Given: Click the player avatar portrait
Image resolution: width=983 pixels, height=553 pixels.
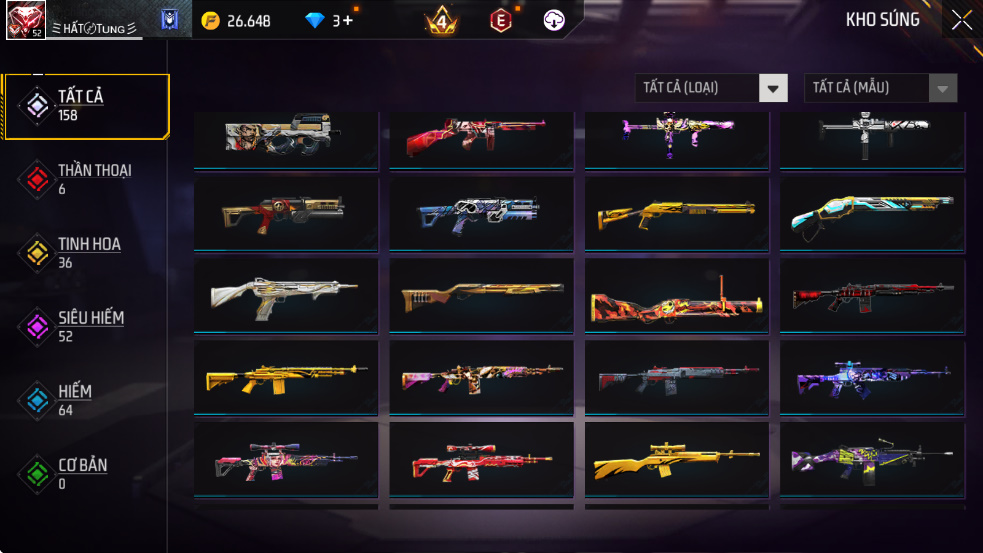Looking at the screenshot, I should point(25,20).
